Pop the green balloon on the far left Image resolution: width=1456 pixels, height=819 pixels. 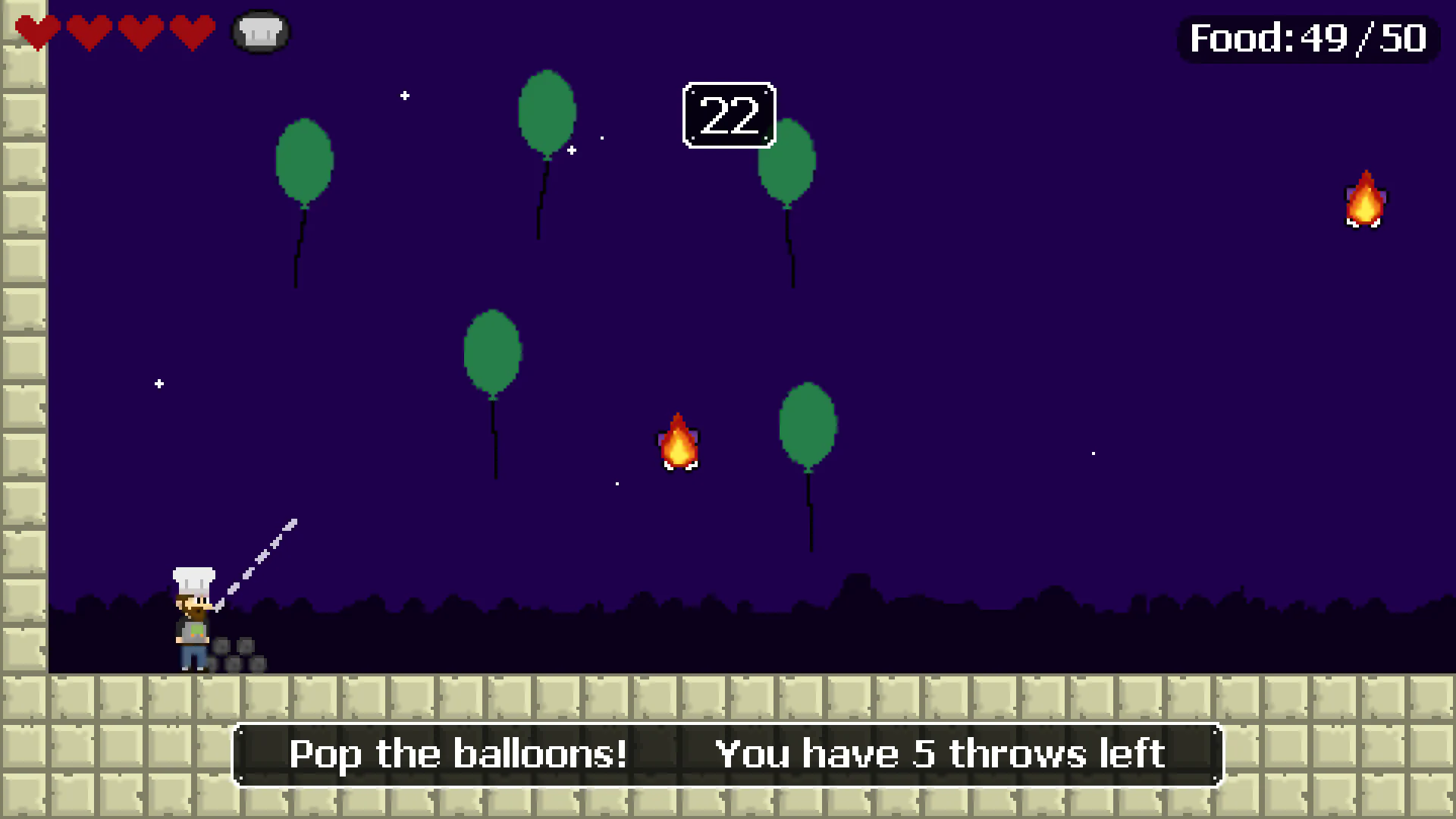coord(304,163)
